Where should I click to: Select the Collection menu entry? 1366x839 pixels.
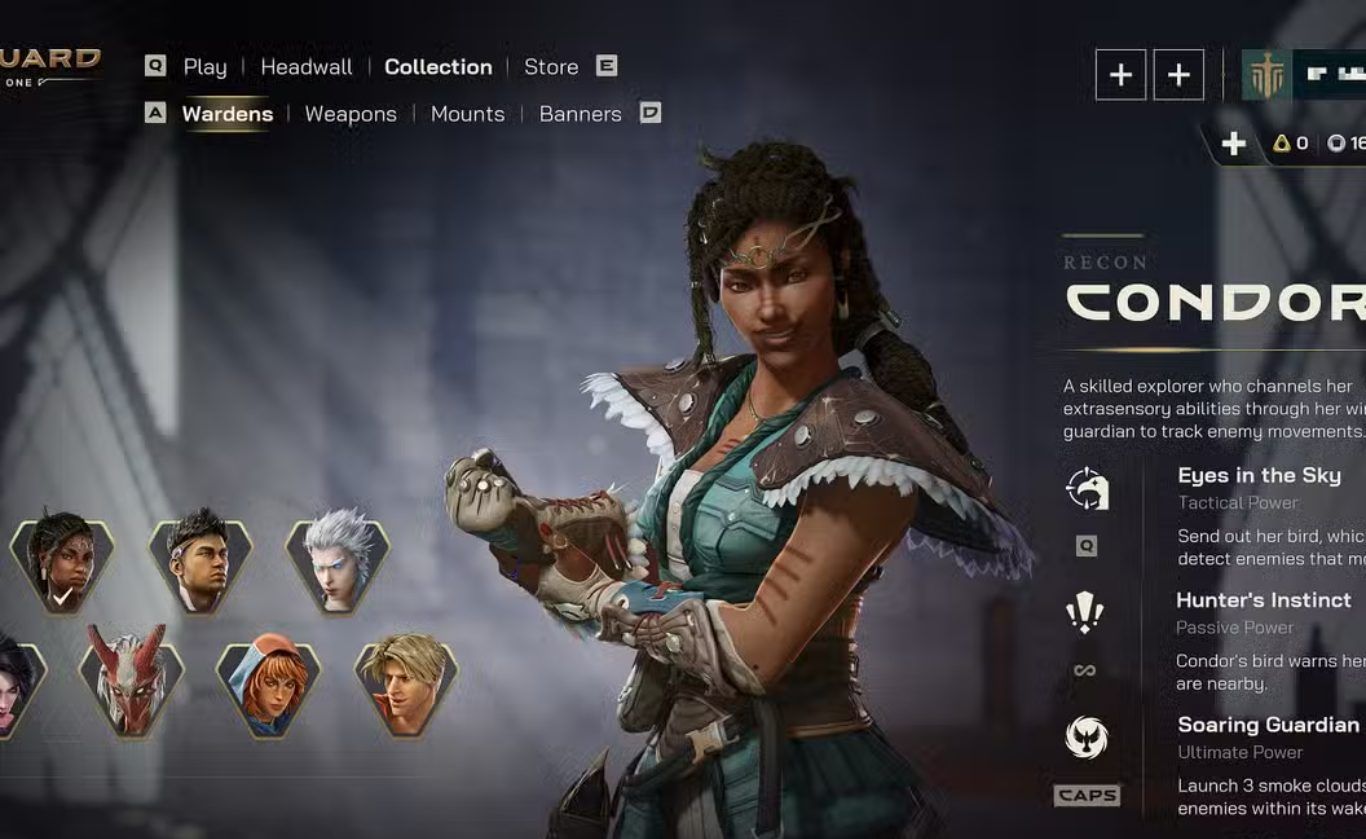pyautogui.click(x=438, y=67)
